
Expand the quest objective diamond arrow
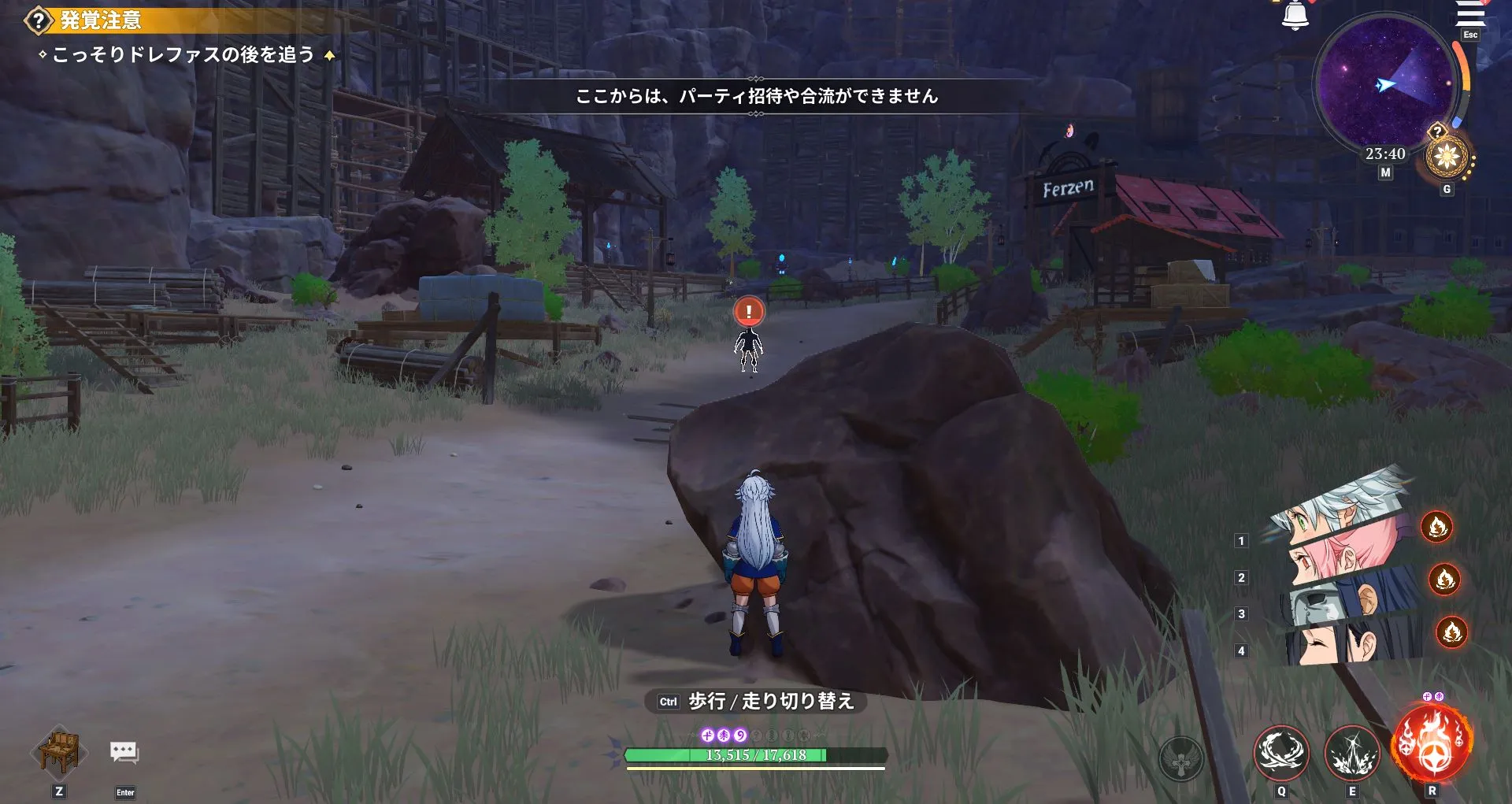(x=328, y=55)
